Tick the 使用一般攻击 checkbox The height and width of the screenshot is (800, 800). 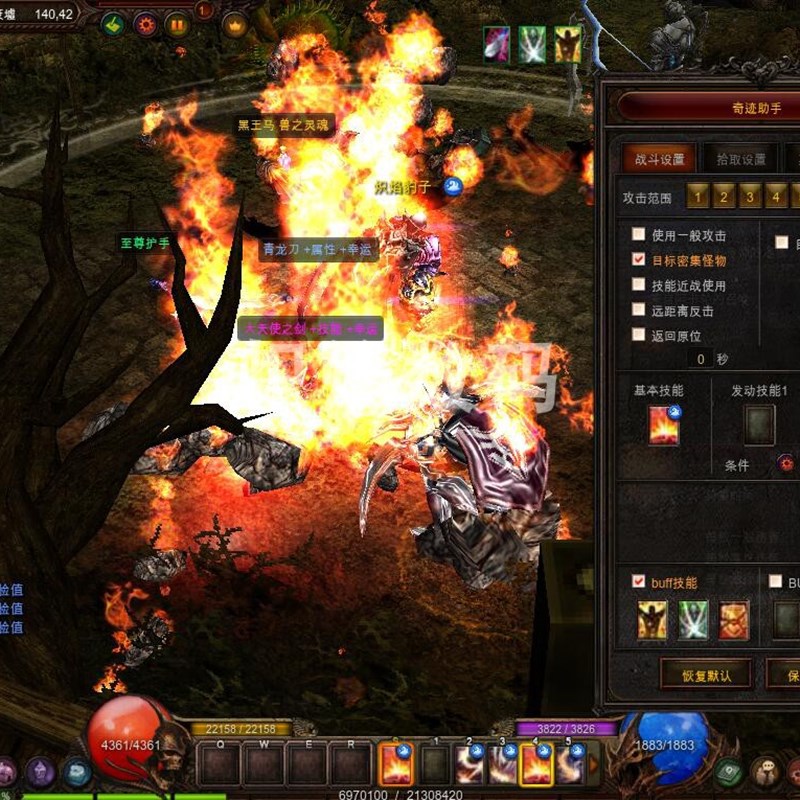639,235
